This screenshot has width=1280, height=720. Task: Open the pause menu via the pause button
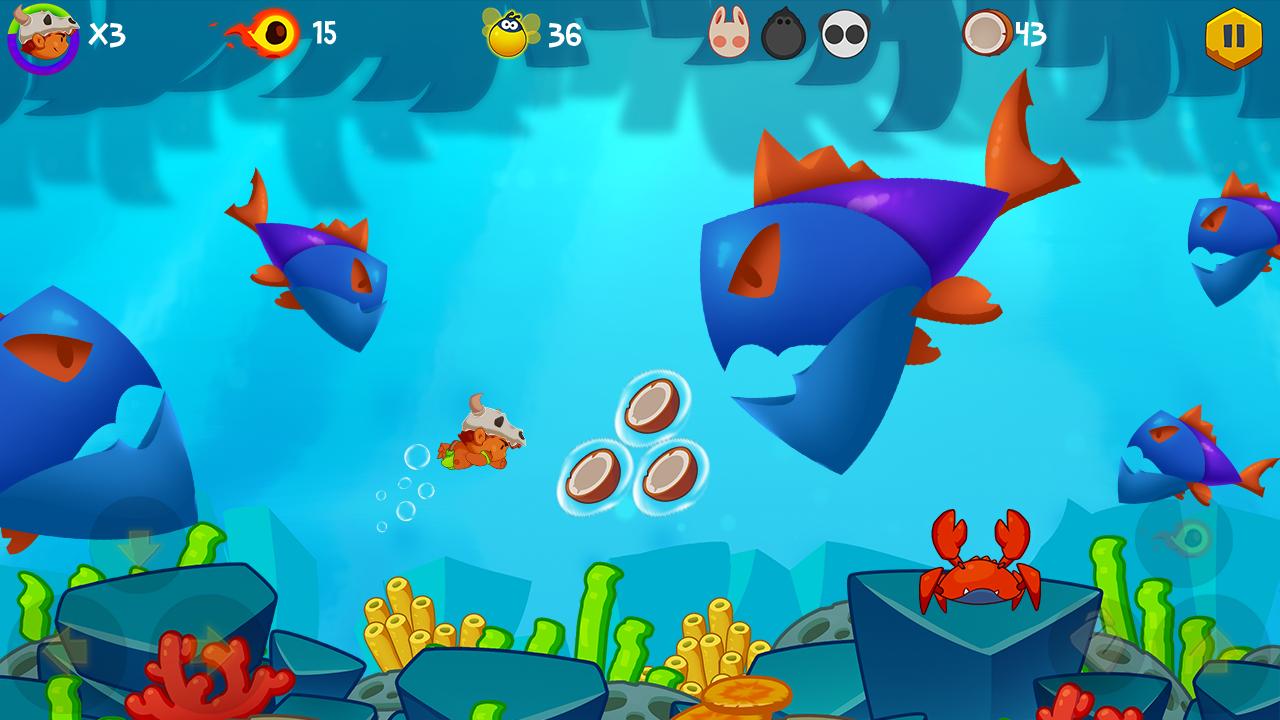click(1232, 33)
